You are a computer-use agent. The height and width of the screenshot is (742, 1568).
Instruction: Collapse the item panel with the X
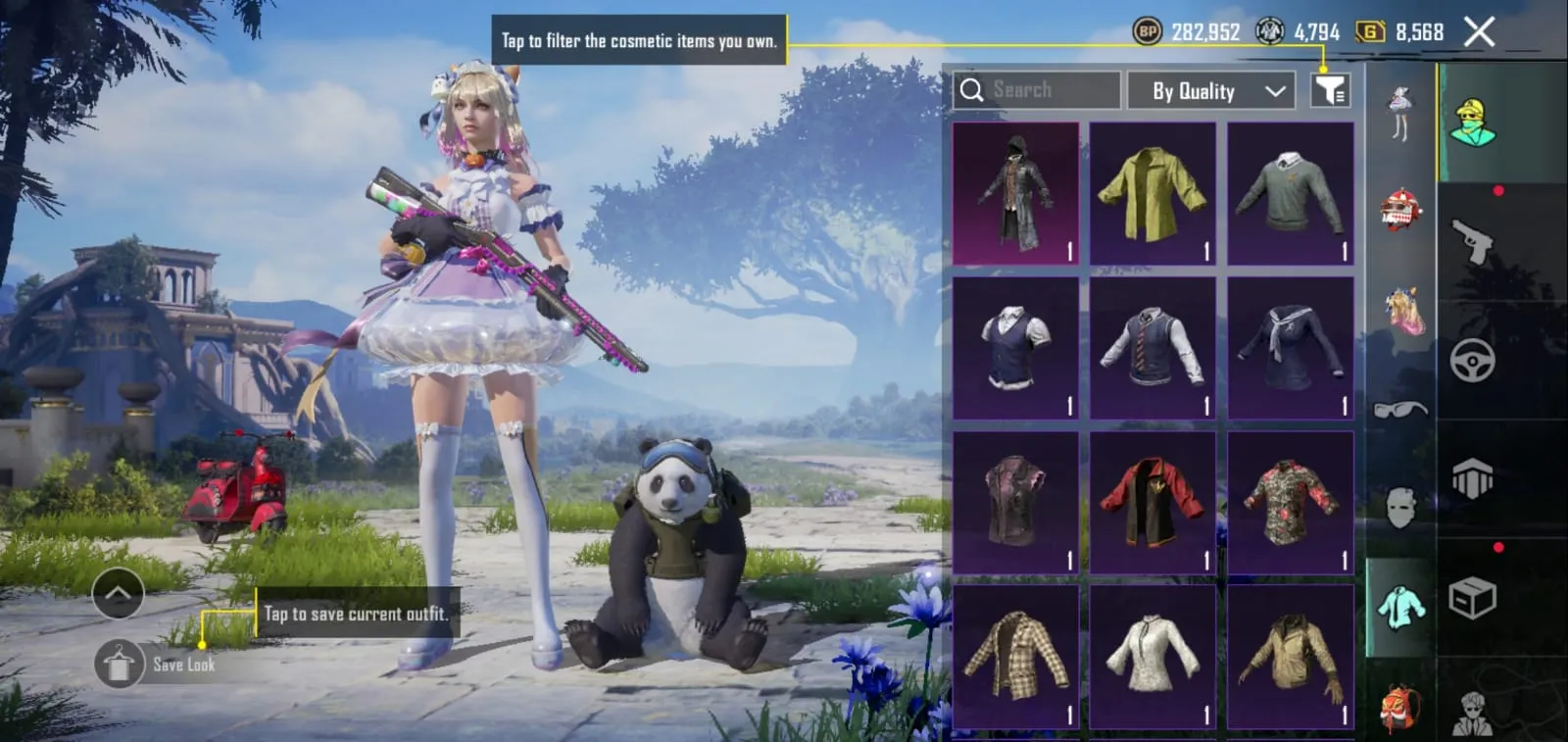[x=1478, y=32]
